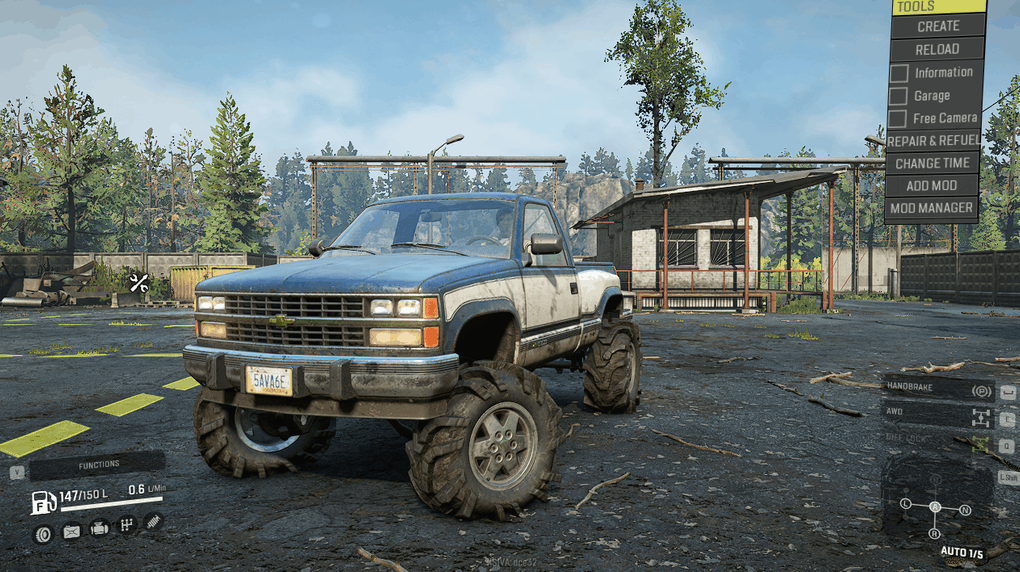This screenshot has height=572, width=1020.
Task: Click the tire status icon
Action: coord(43,533)
